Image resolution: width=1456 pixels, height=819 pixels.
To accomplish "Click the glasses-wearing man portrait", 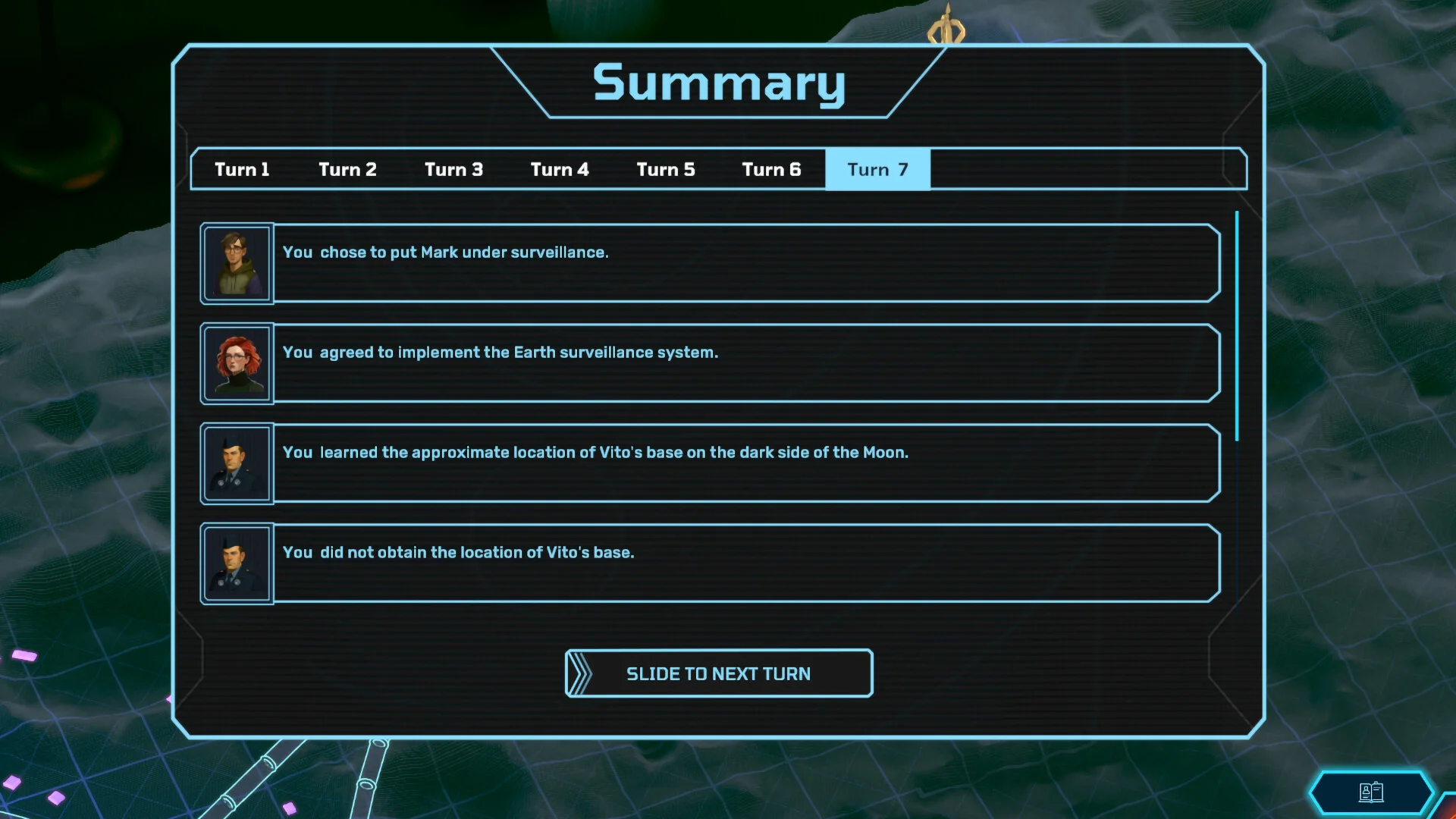I will point(237,263).
